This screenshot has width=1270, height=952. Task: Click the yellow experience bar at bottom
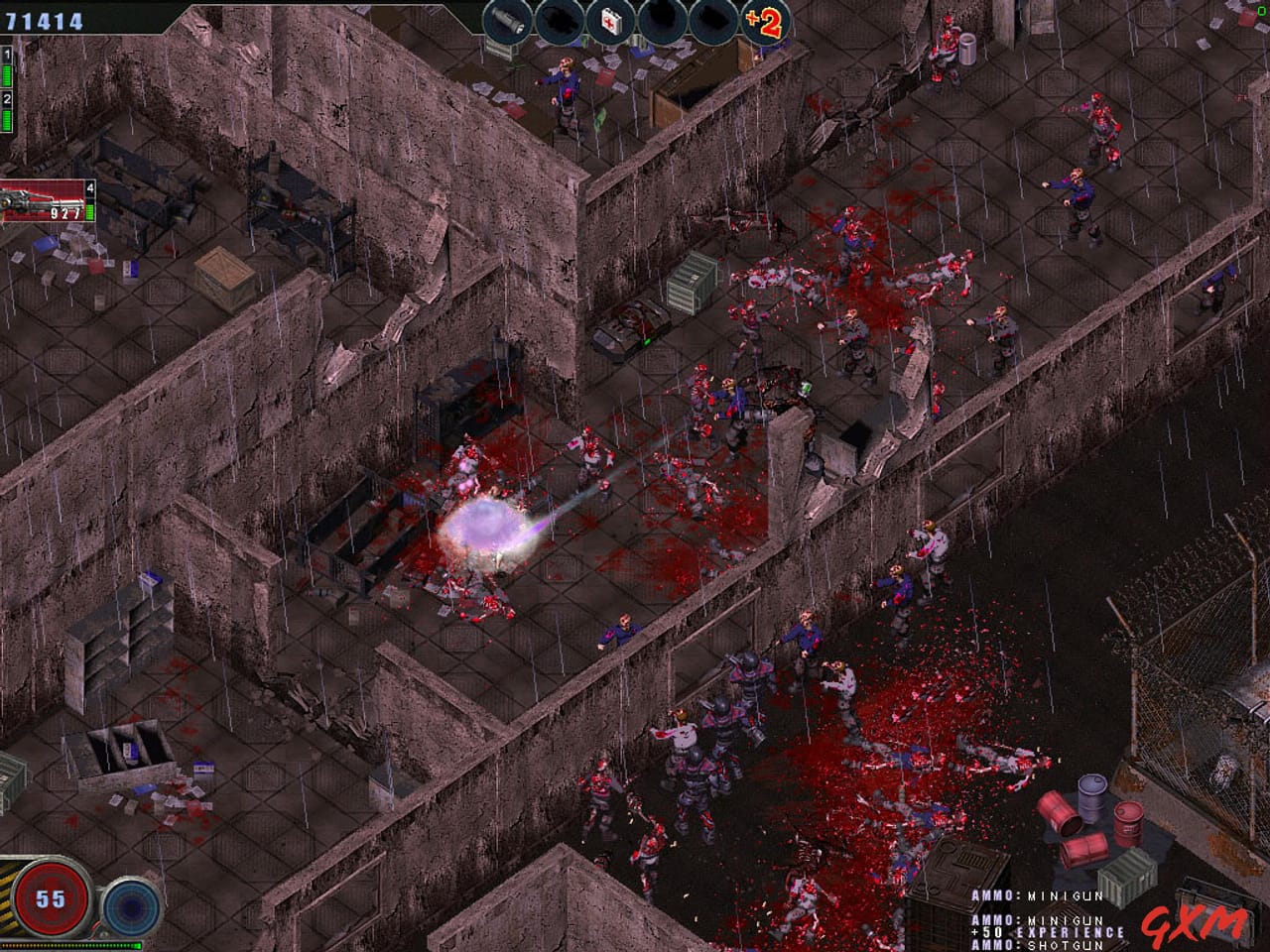coord(69,945)
